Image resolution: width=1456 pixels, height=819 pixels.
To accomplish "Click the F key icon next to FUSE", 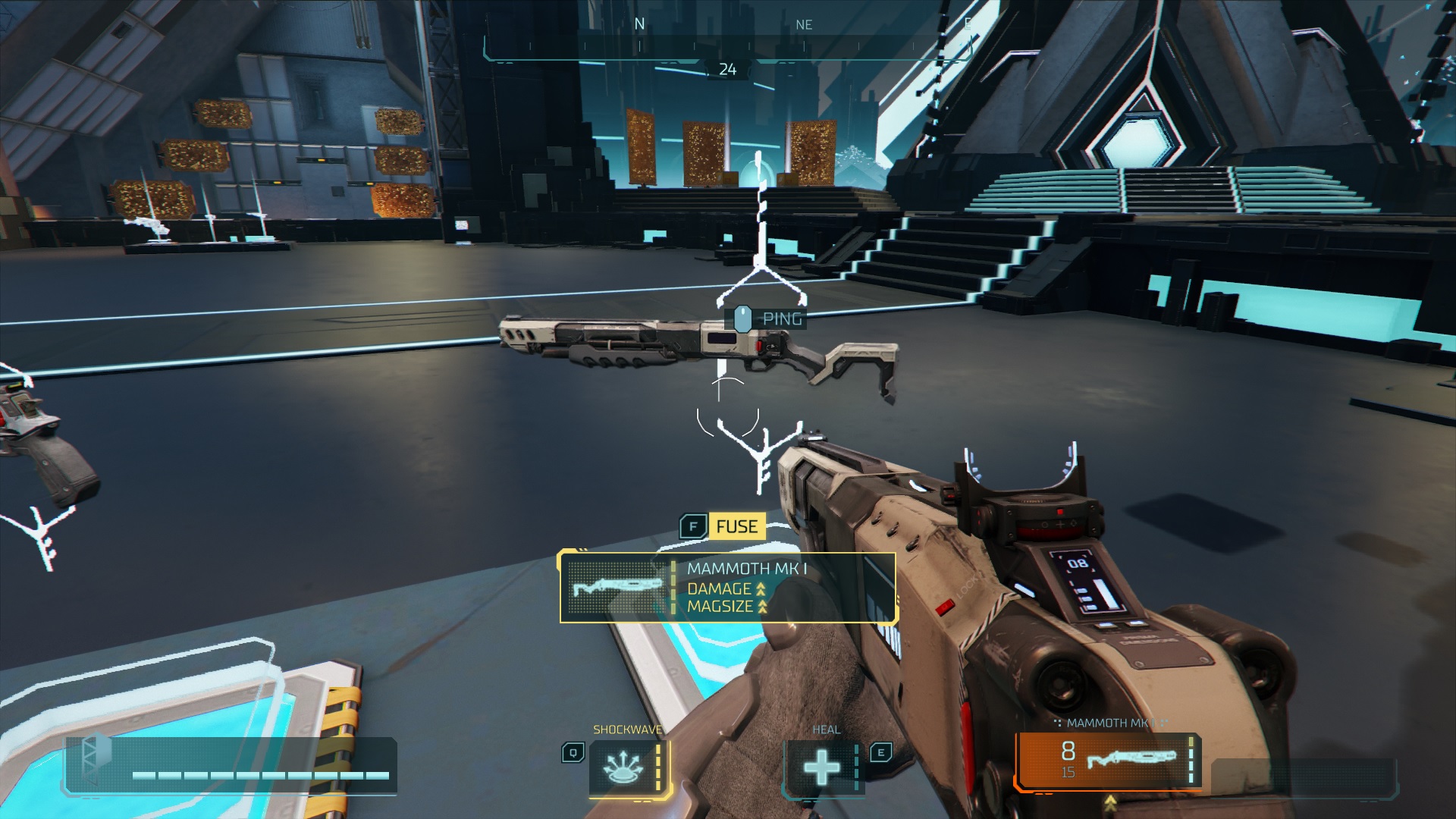I will pyautogui.click(x=695, y=526).
